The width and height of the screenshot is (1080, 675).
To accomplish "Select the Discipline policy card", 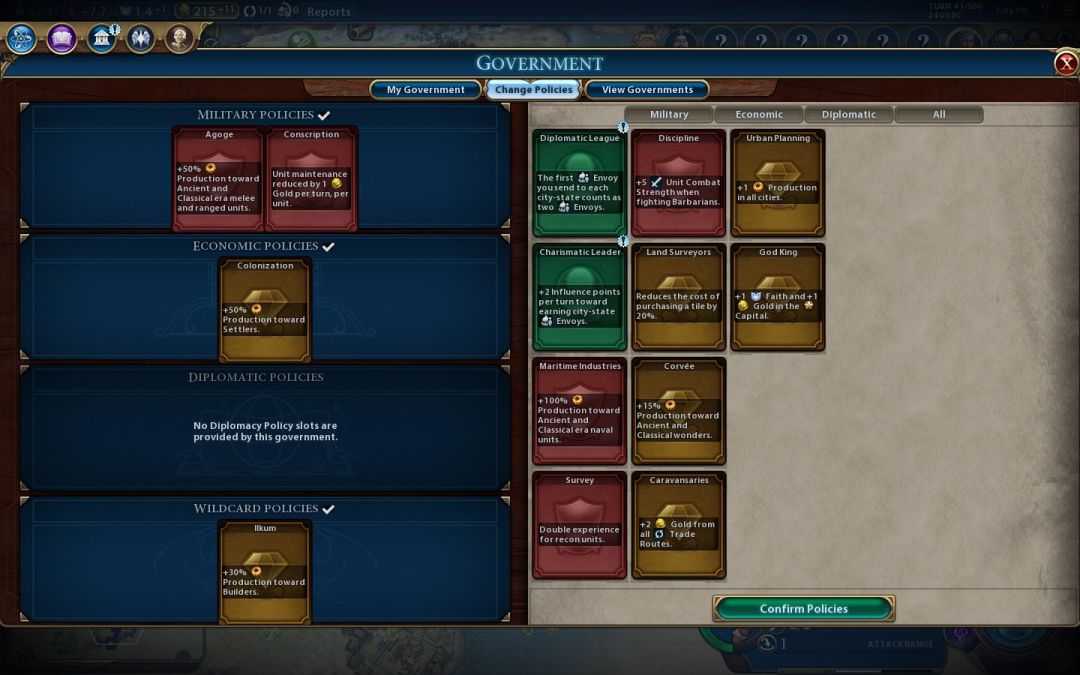I will click(678, 182).
